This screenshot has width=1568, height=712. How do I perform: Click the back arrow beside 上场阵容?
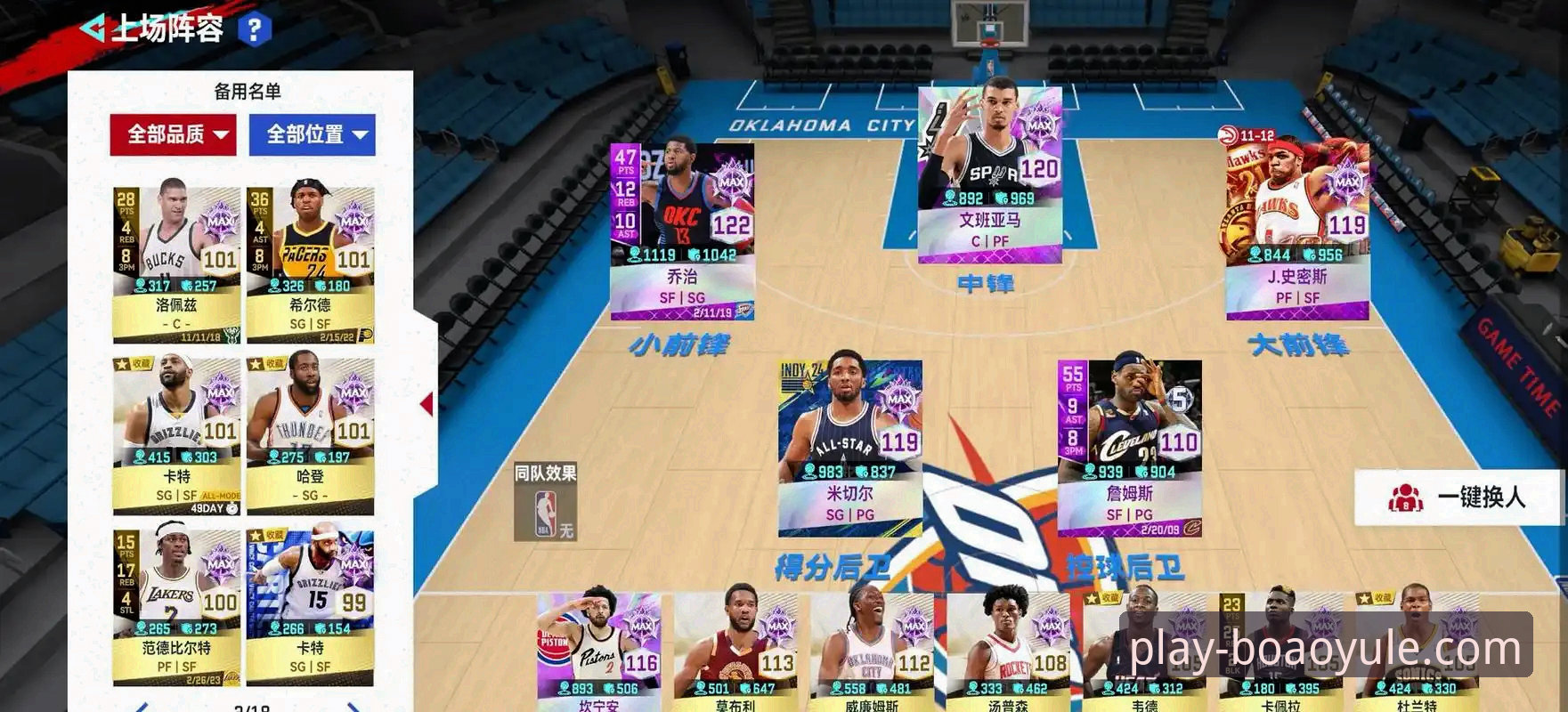coord(95,28)
